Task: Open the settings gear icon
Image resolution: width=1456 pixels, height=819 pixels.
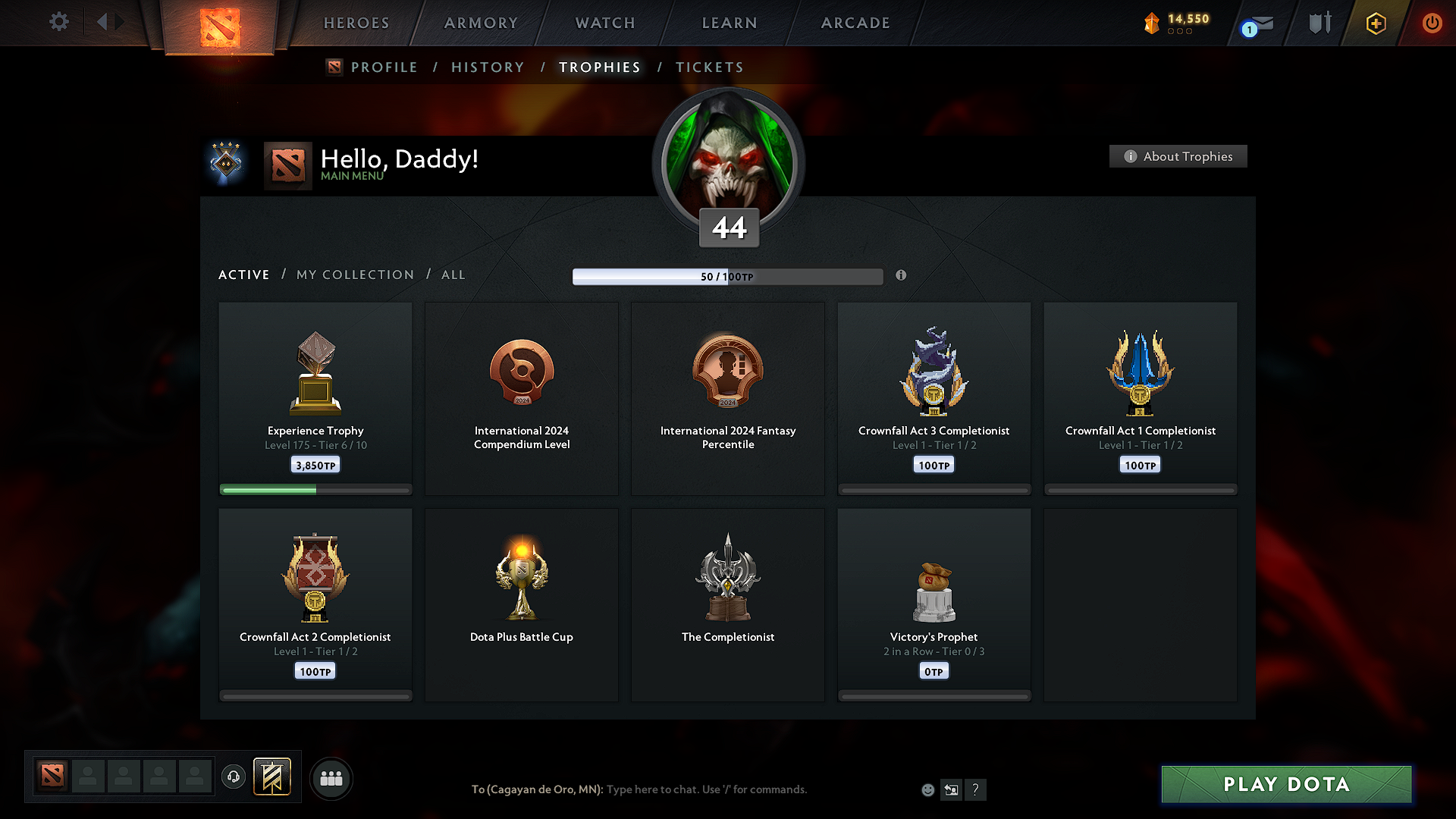Action: (x=58, y=22)
